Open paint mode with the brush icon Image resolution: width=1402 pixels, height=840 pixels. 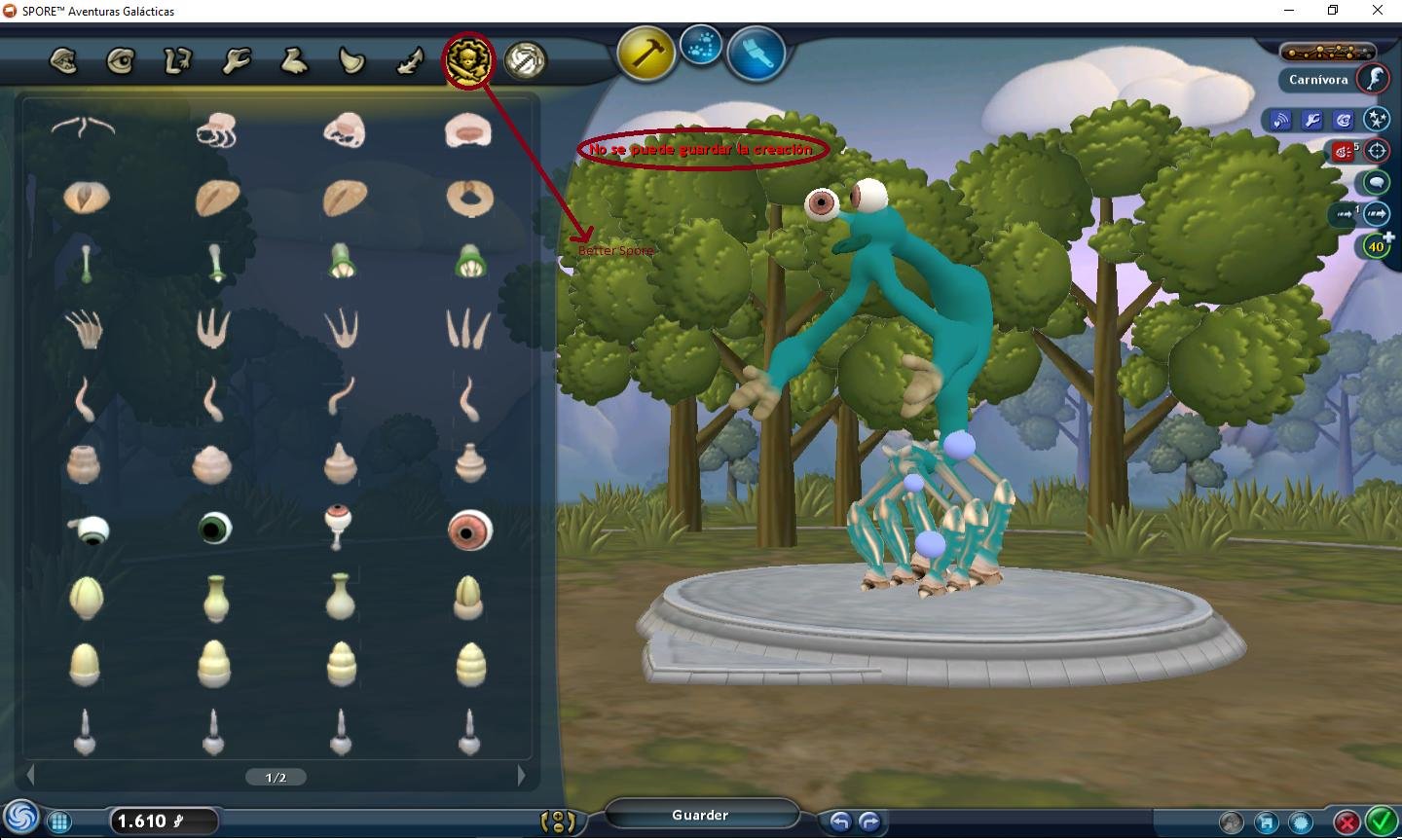pos(756,53)
